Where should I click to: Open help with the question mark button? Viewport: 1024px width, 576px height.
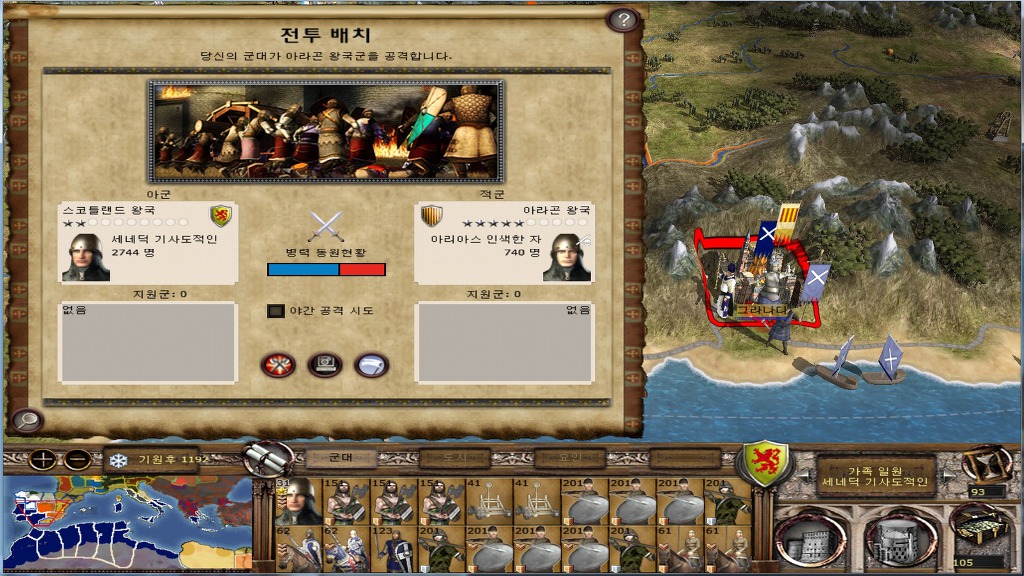click(x=622, y=19)
